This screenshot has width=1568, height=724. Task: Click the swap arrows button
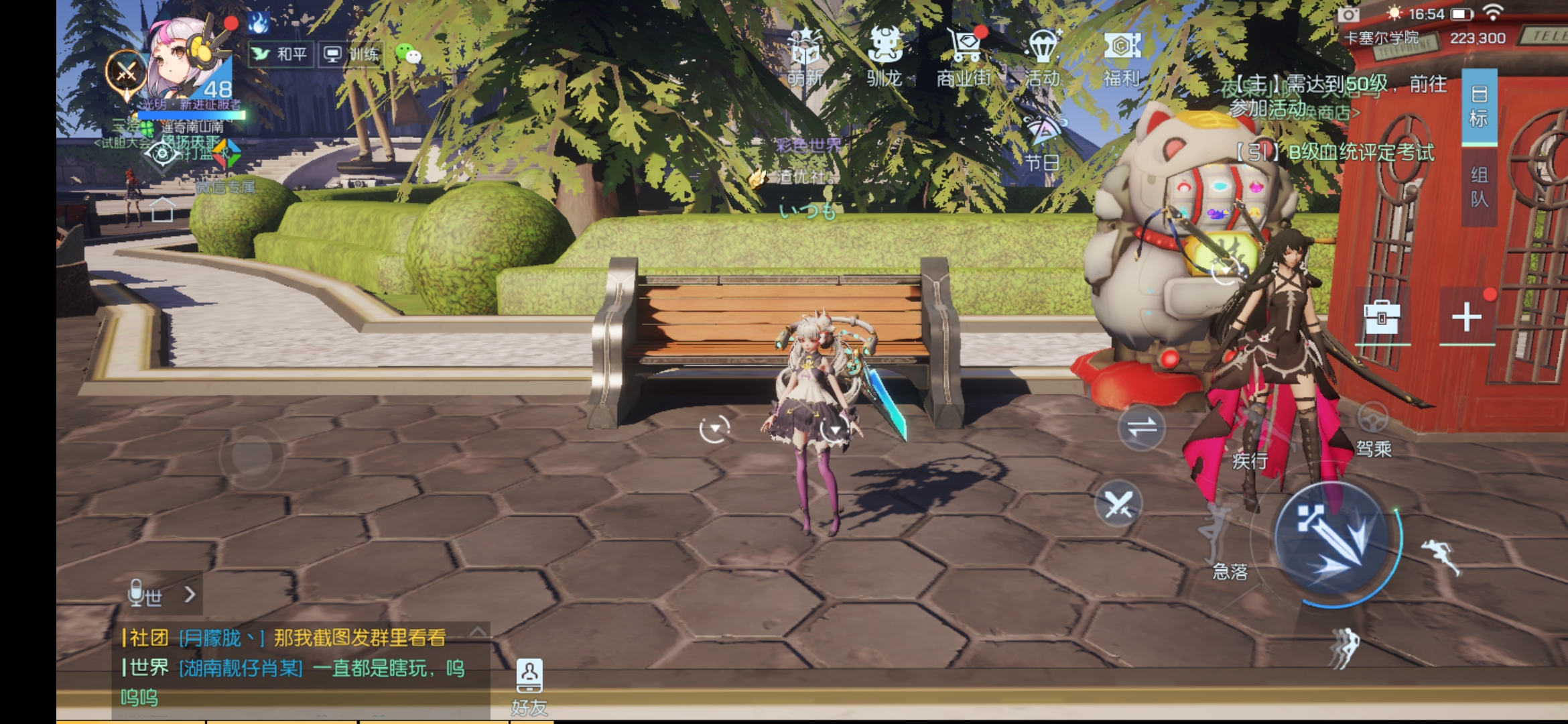pyautogui.click(x=1142, y=428)
